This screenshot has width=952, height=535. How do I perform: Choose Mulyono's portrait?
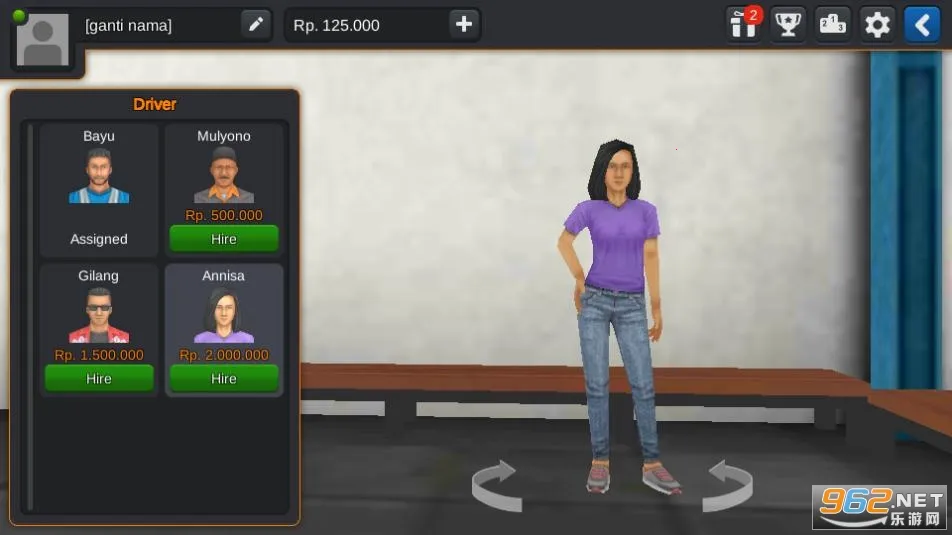pos(224,176)
